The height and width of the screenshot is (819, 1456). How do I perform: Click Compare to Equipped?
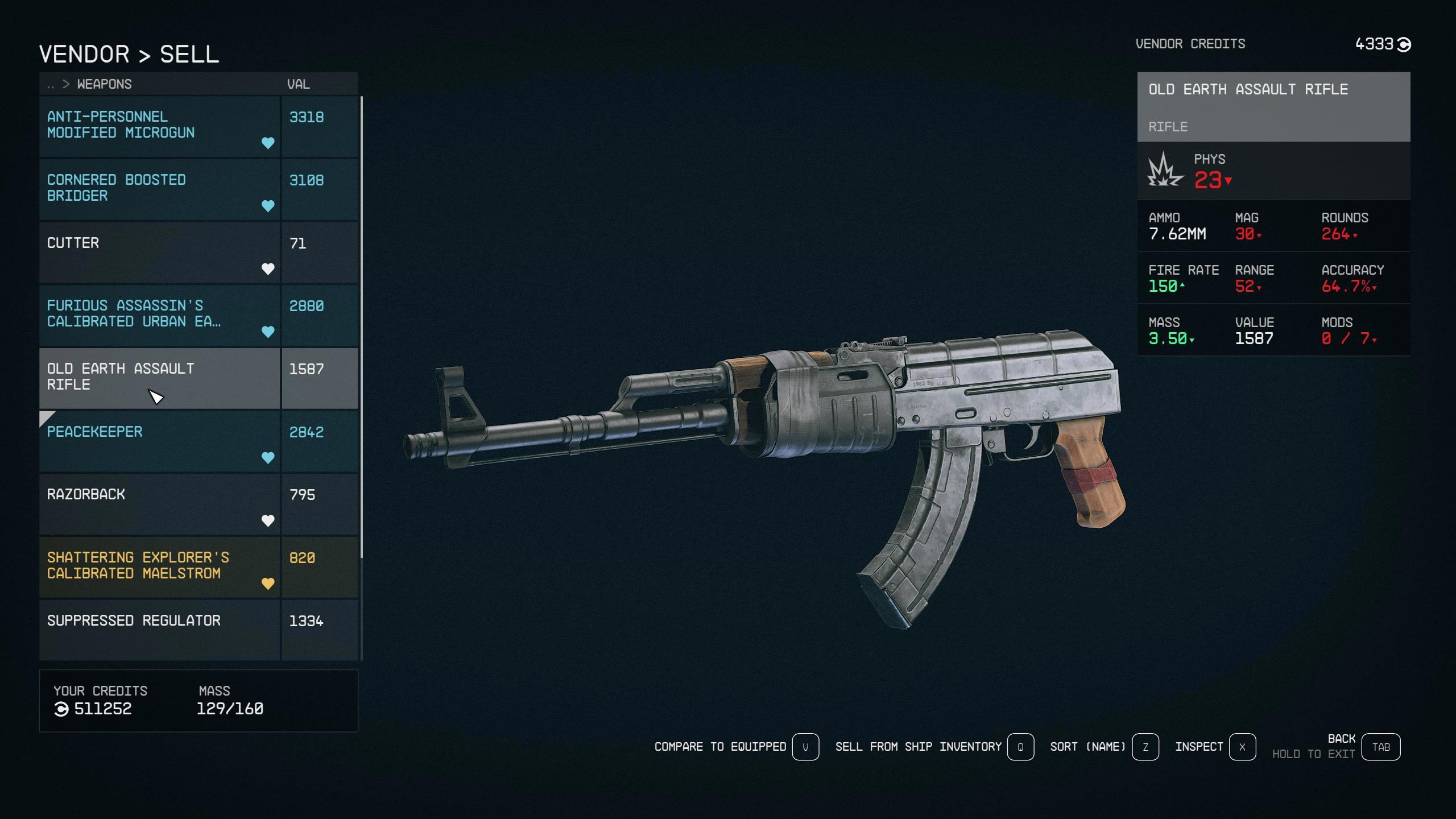805,747
